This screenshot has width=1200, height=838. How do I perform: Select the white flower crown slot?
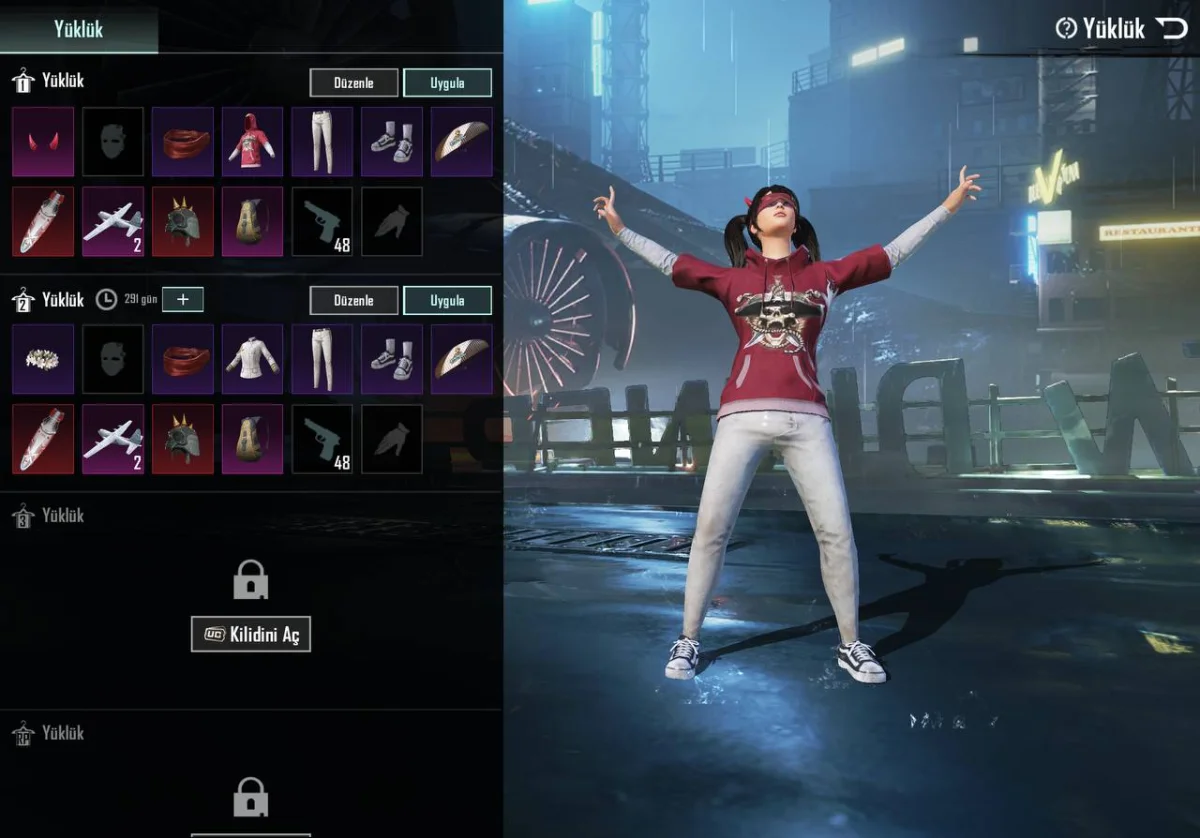43,358
